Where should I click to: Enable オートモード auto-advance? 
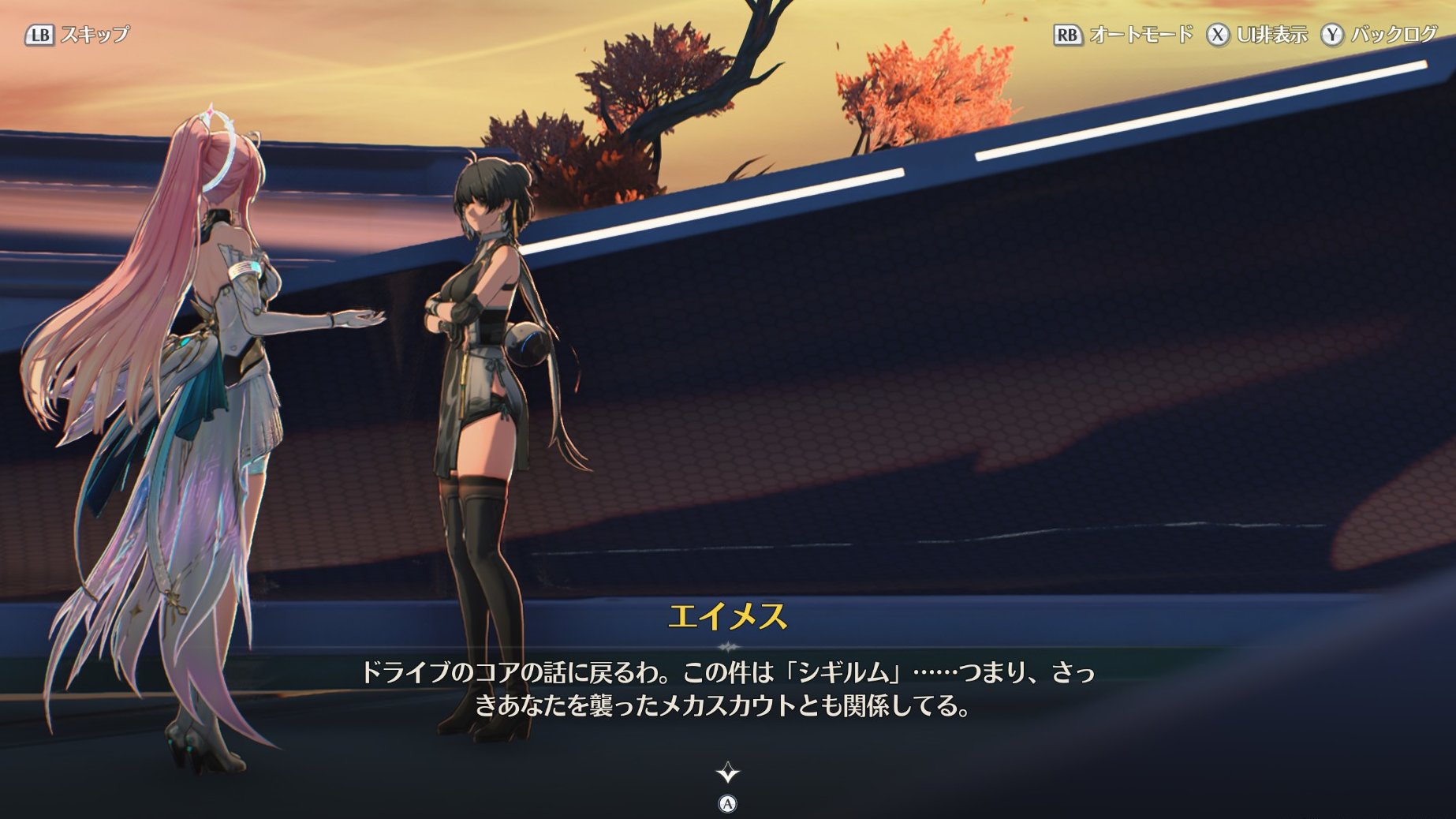[x=1140, y=35]
